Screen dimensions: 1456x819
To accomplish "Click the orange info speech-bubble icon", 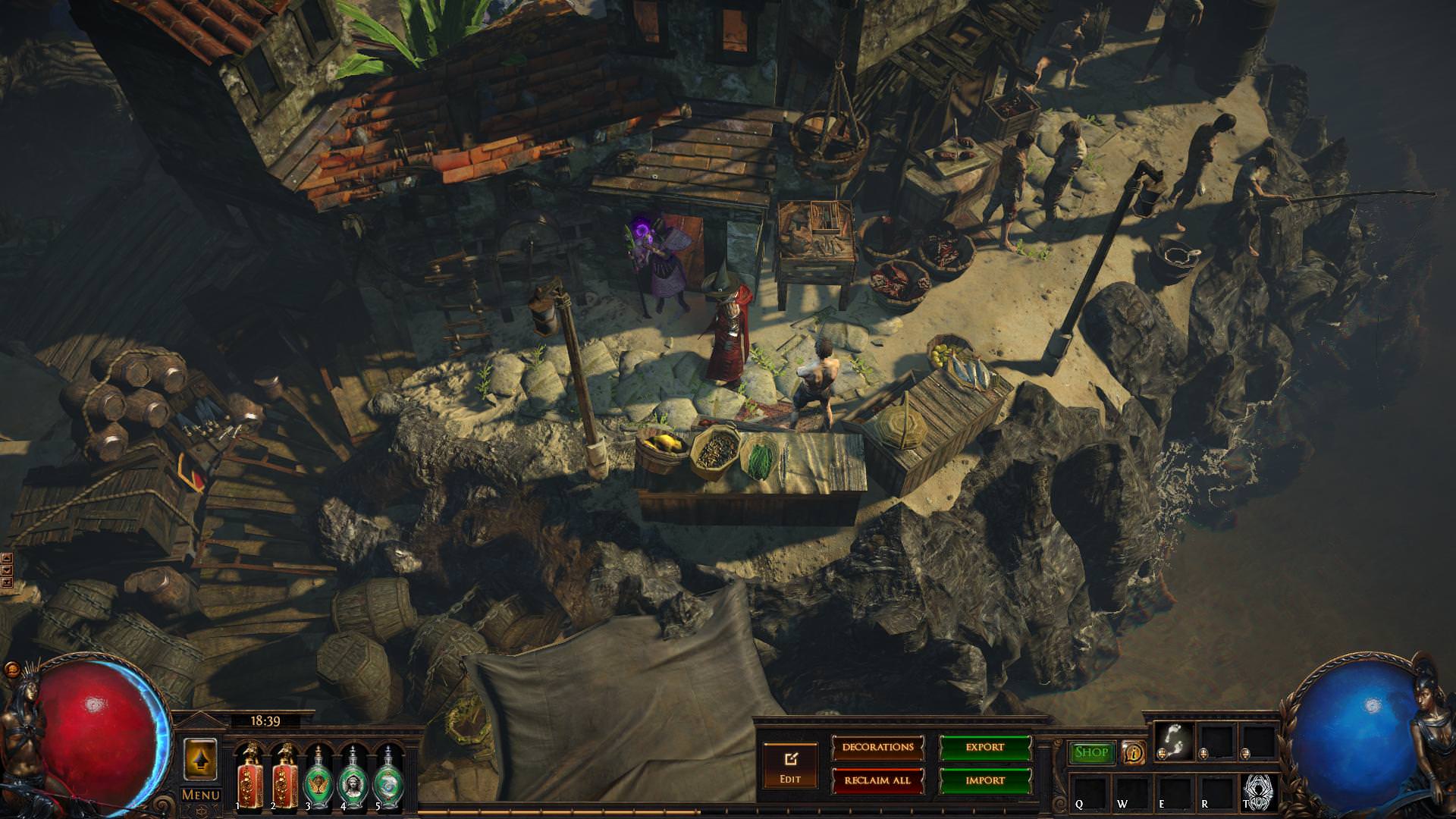I will (x=1134, y=752).
